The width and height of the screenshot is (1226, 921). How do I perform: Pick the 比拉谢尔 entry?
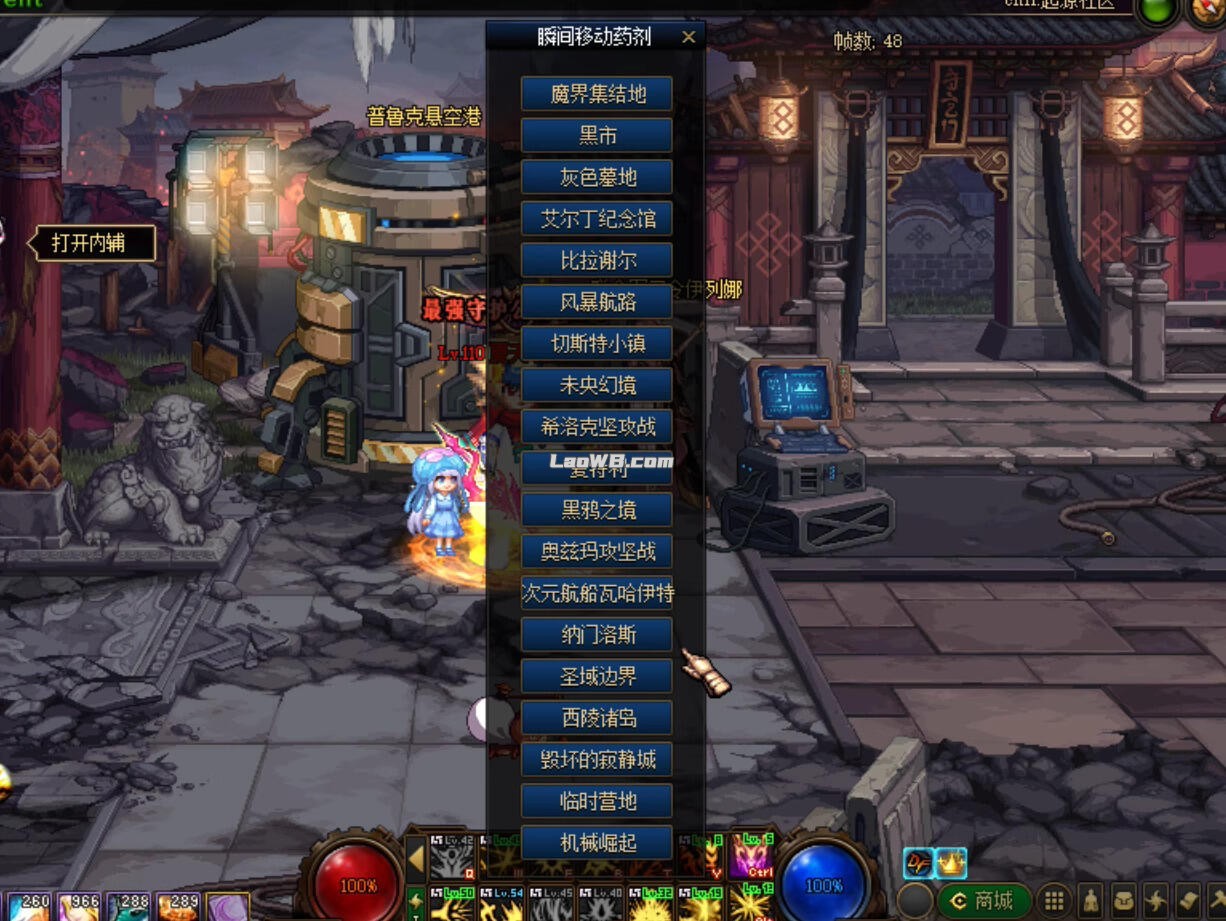pos(597,260)
